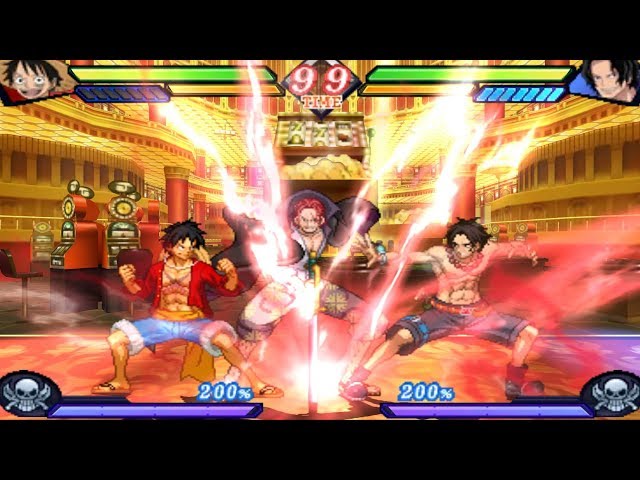Select player two's skull emblem icon
This screenshot has width=640, height=480.
pyautogui.click(x=613, y=393)
